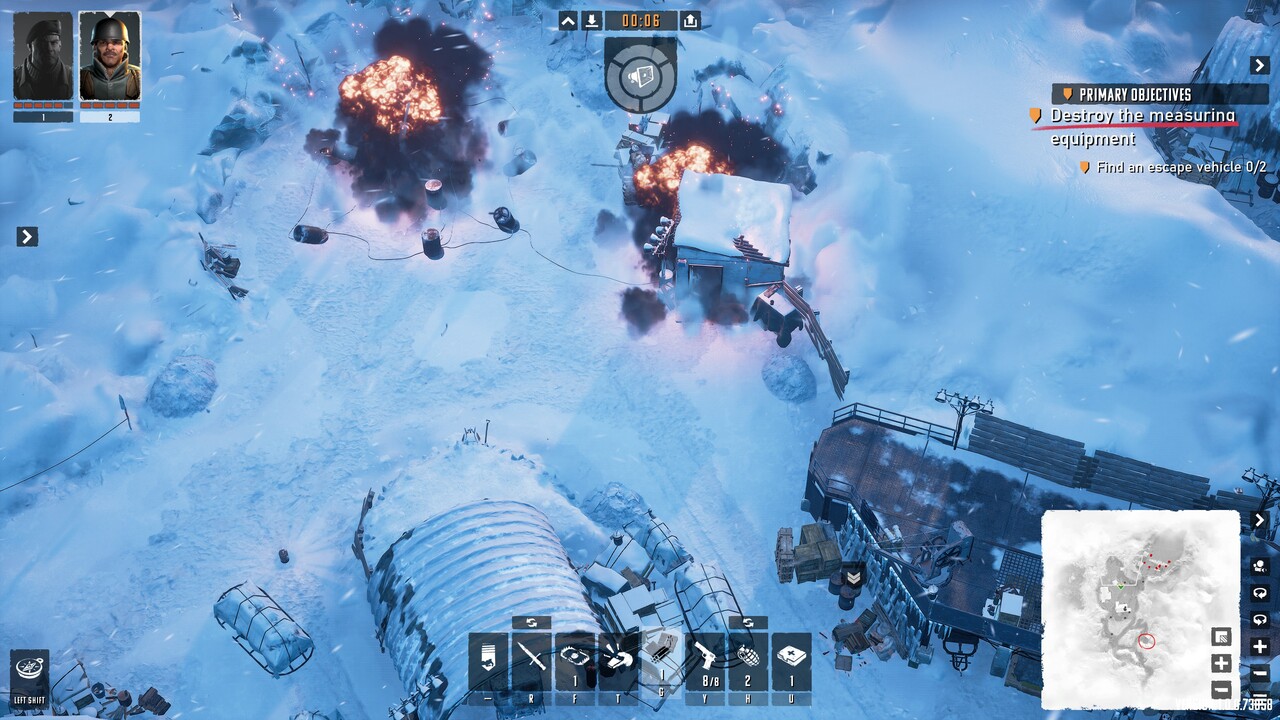Collapse the objectives panel arrow
This screenshot has height=720, width=1280.
[x=1259, y=65]
